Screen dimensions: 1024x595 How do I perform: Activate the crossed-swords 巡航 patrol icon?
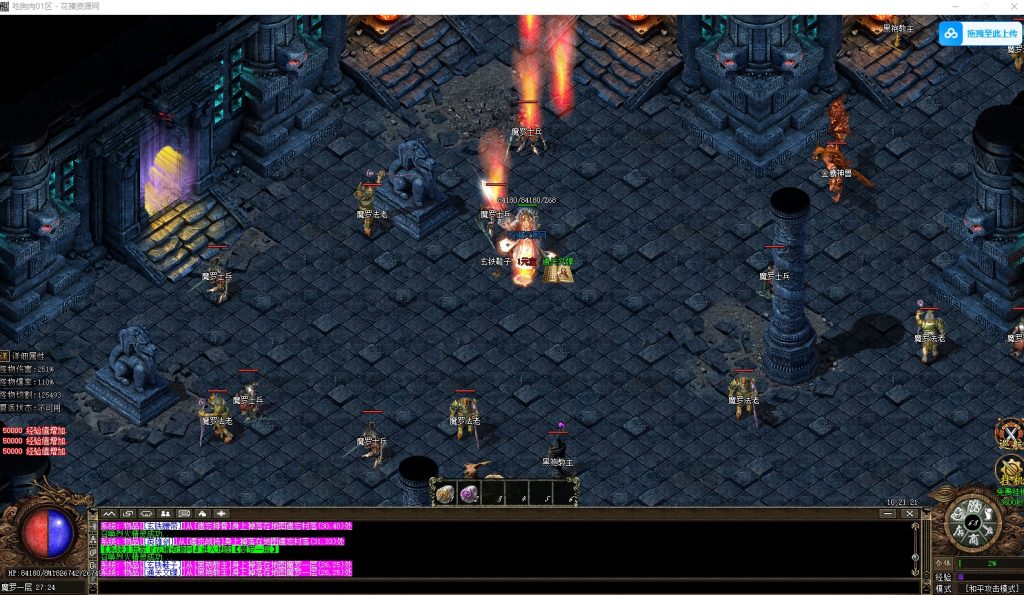(1010, 434)
